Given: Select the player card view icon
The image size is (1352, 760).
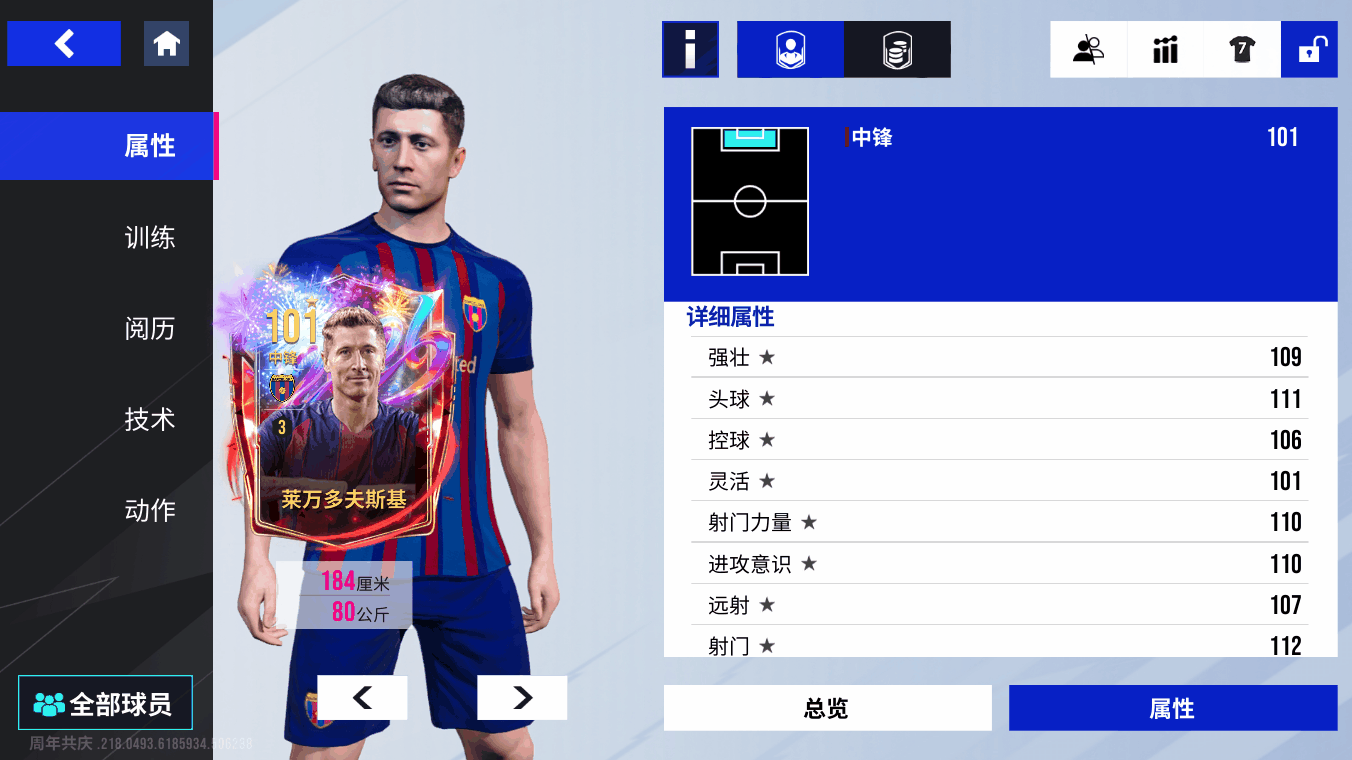Looking at the screenshot, I should pos(789,49).
